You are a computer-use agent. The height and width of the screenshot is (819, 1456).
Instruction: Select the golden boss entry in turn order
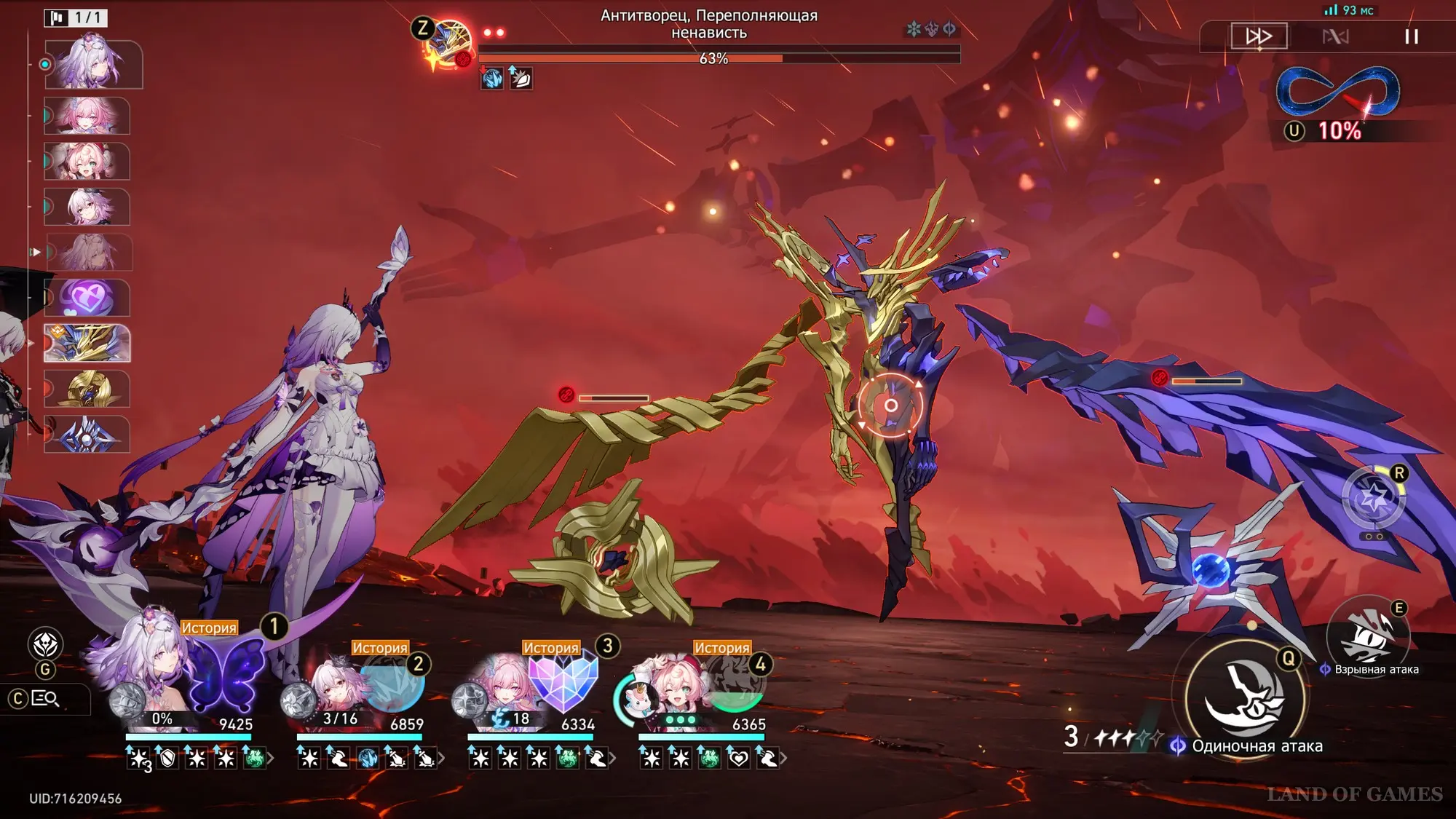click(87, 343)
